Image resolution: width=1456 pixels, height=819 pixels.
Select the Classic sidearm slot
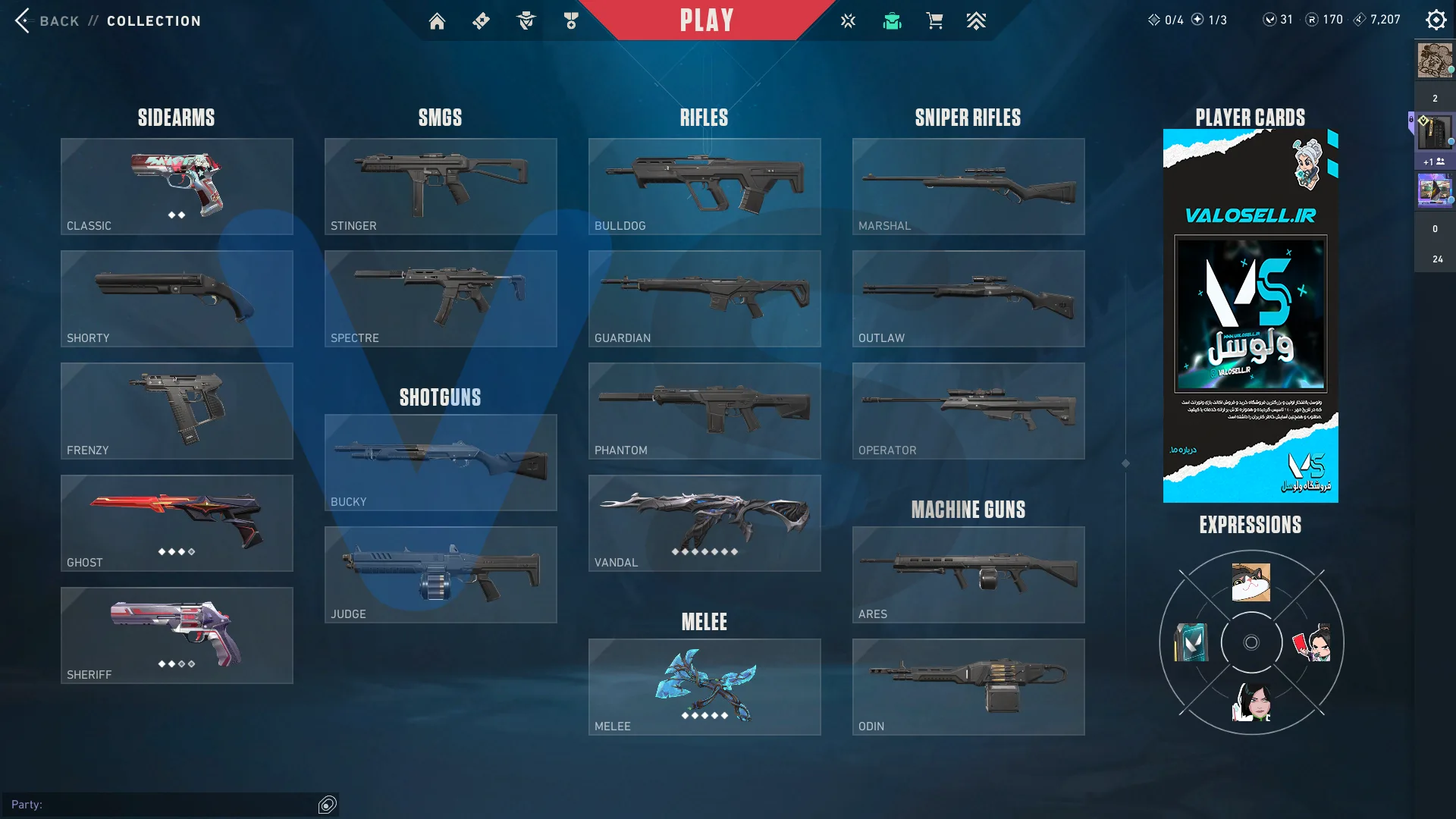point(177,187)
